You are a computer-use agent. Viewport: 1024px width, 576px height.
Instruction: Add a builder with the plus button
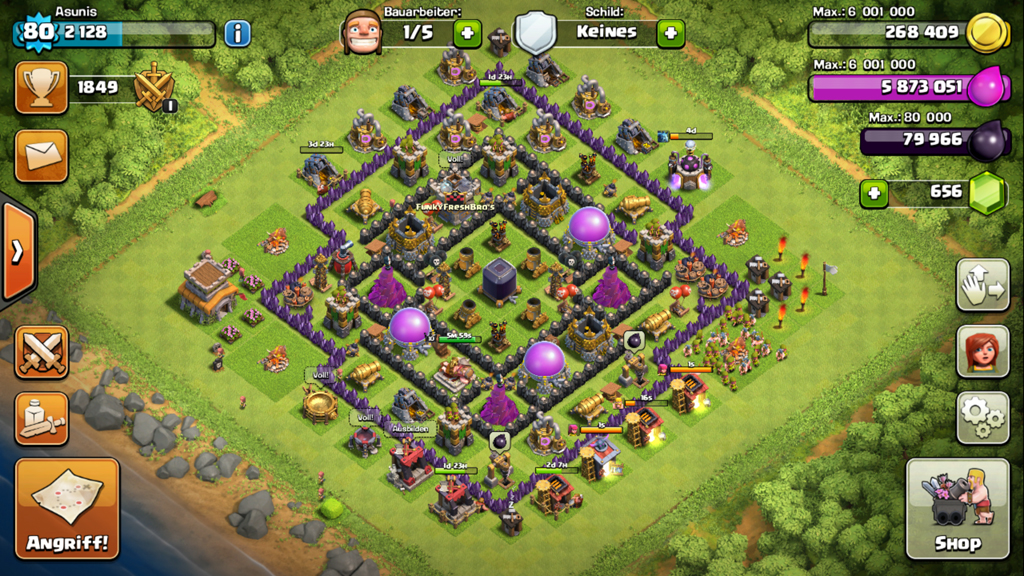467,32
